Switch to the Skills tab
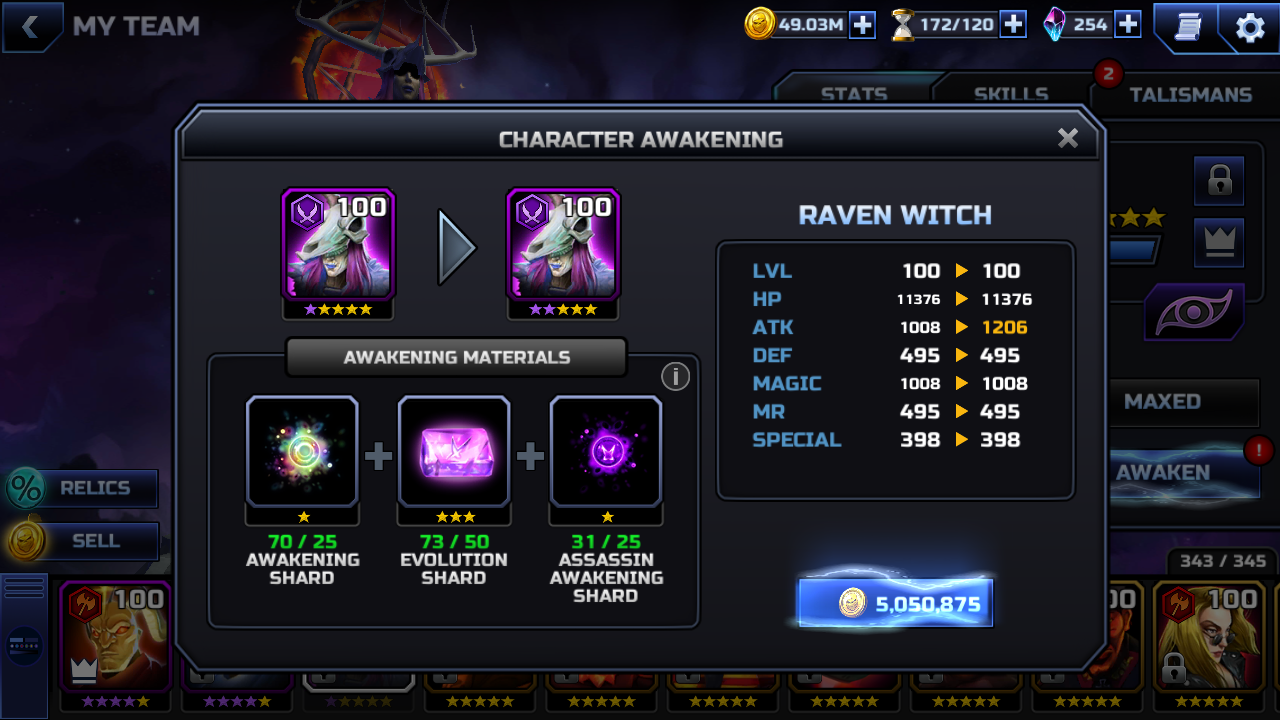1280x720 pixels. pos(1011,94)
